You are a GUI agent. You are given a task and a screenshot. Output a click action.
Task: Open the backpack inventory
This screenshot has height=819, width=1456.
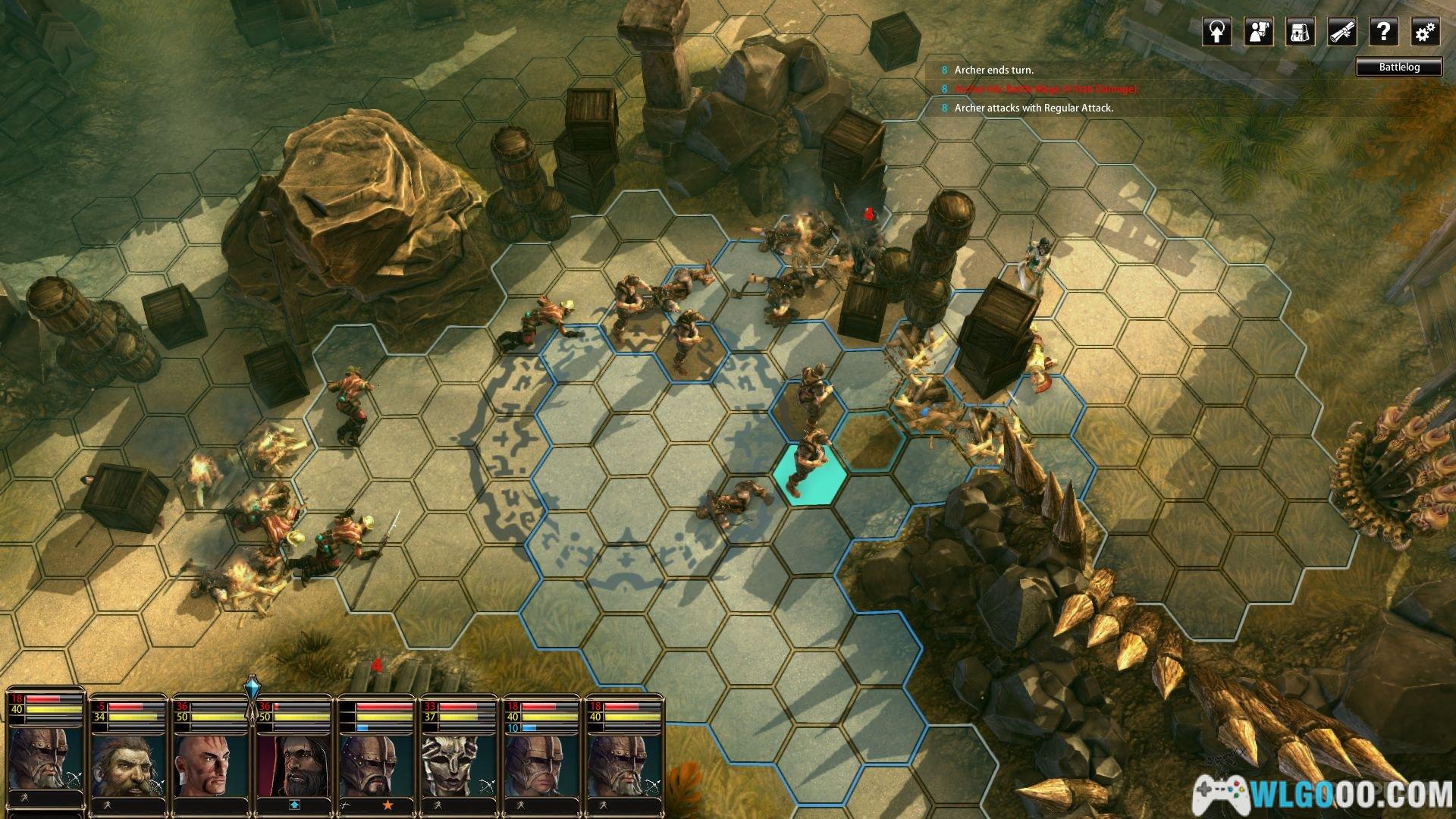pyautogui.click(x=1301, y=32)
